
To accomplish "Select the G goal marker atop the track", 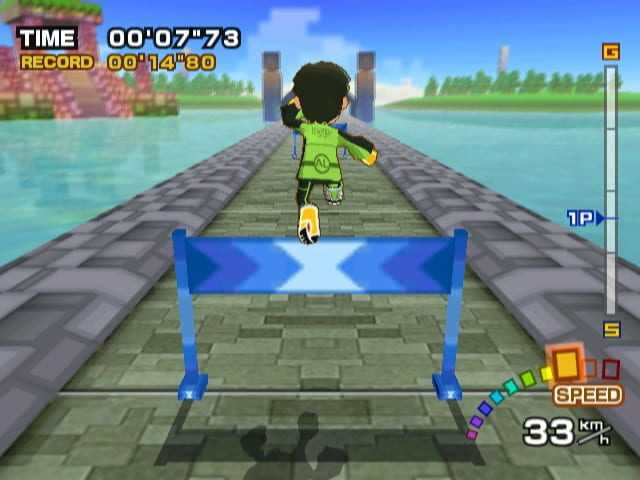I will coord(610,52).
